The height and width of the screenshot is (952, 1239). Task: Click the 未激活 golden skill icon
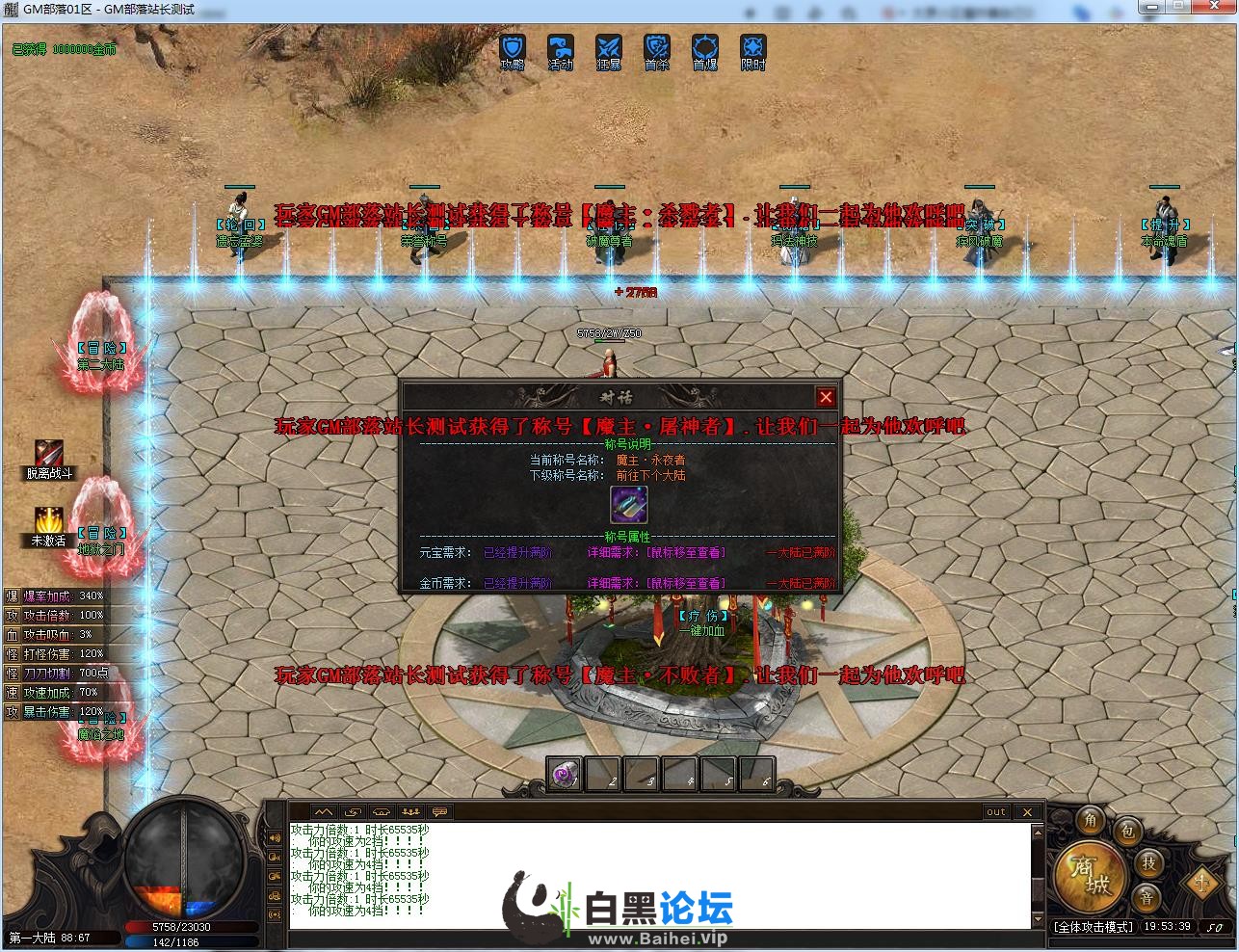coord(49,521)
